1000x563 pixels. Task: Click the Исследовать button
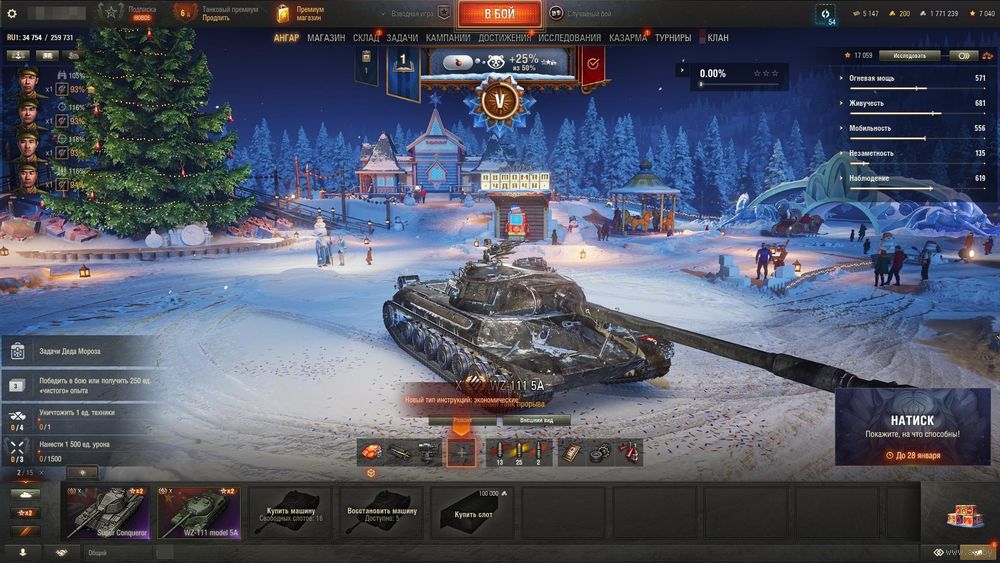[x=909, y=56]
